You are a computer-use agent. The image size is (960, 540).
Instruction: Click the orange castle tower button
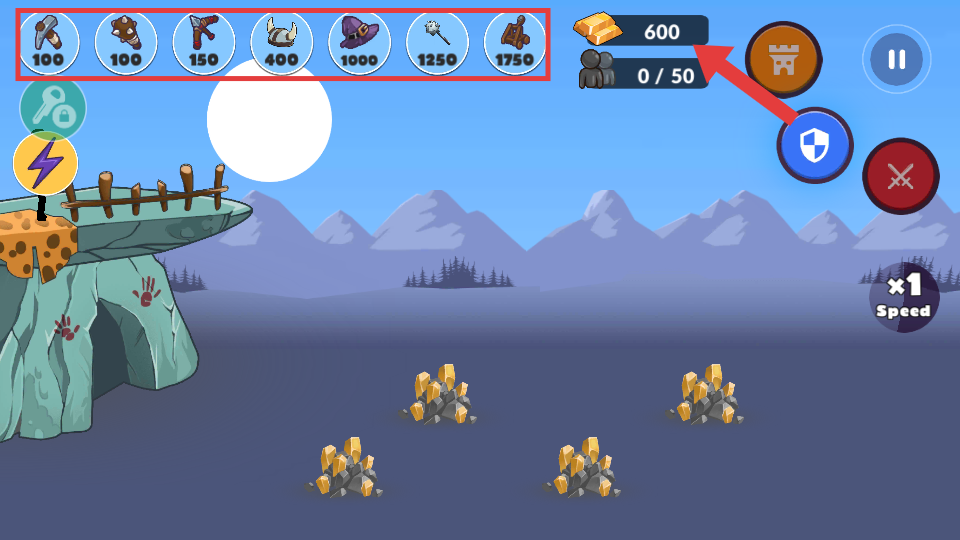(783, 59)
